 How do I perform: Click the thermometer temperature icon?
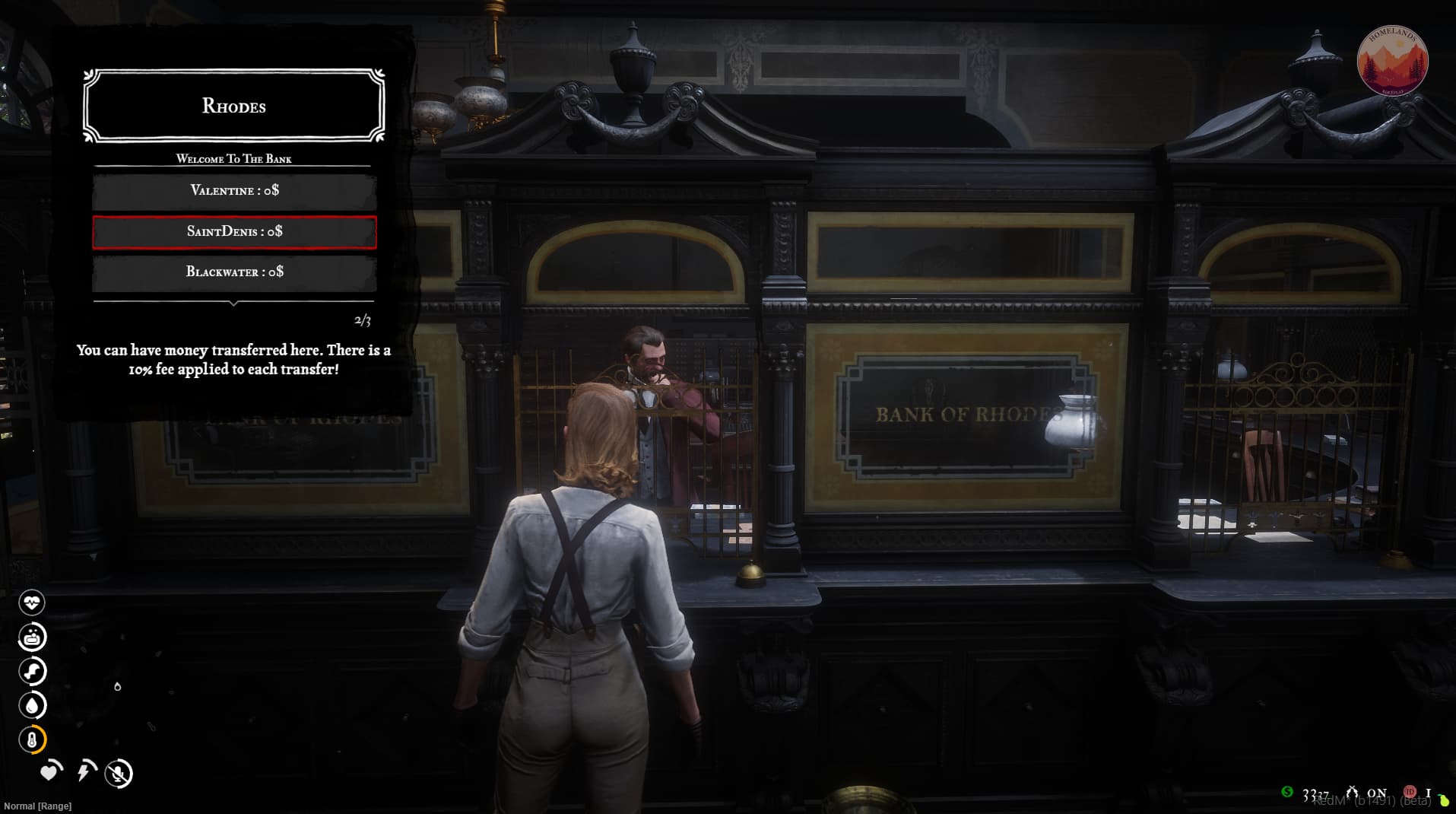(x=32, y=739)
